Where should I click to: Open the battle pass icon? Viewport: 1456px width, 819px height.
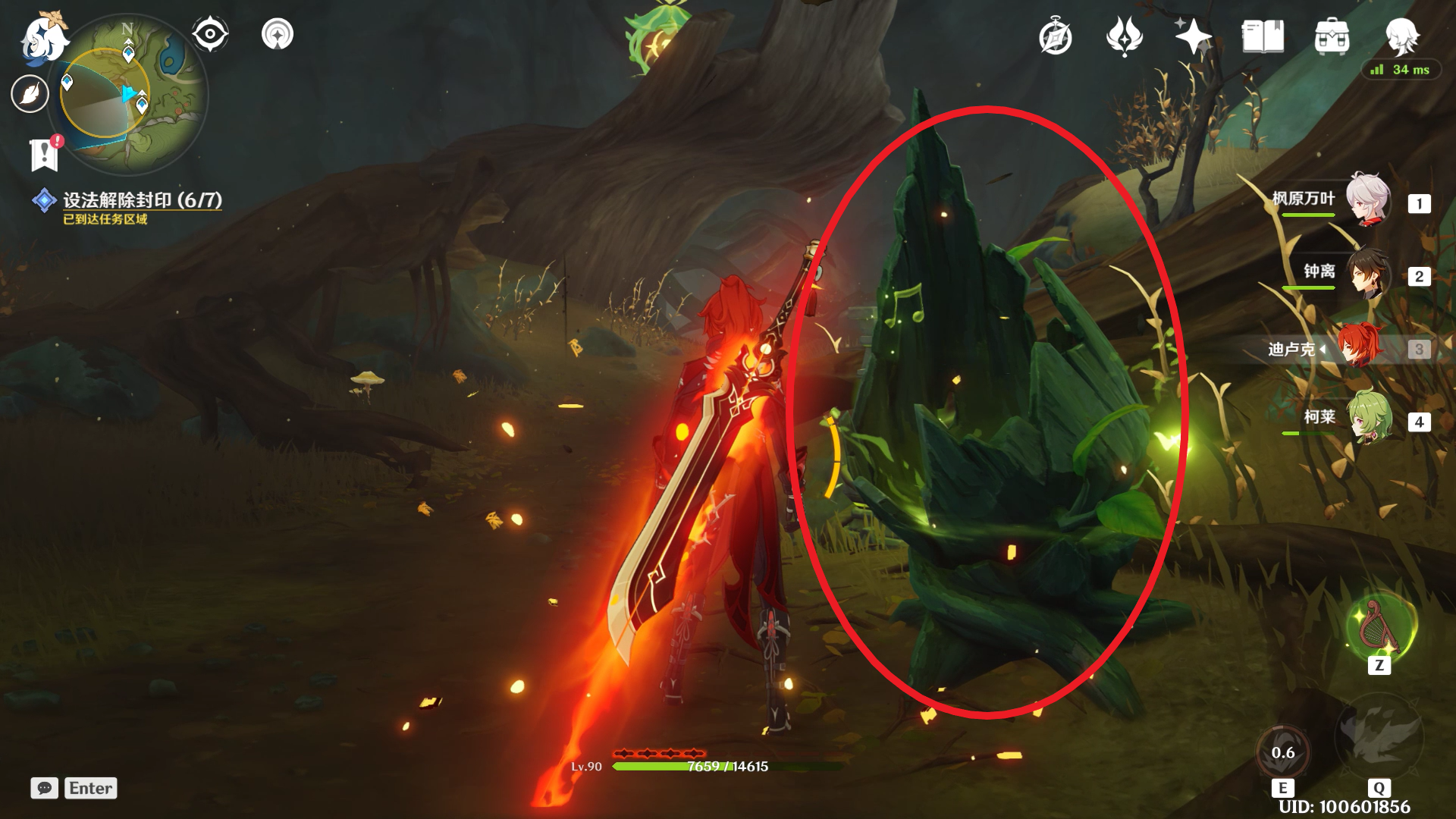point(1124,36)
